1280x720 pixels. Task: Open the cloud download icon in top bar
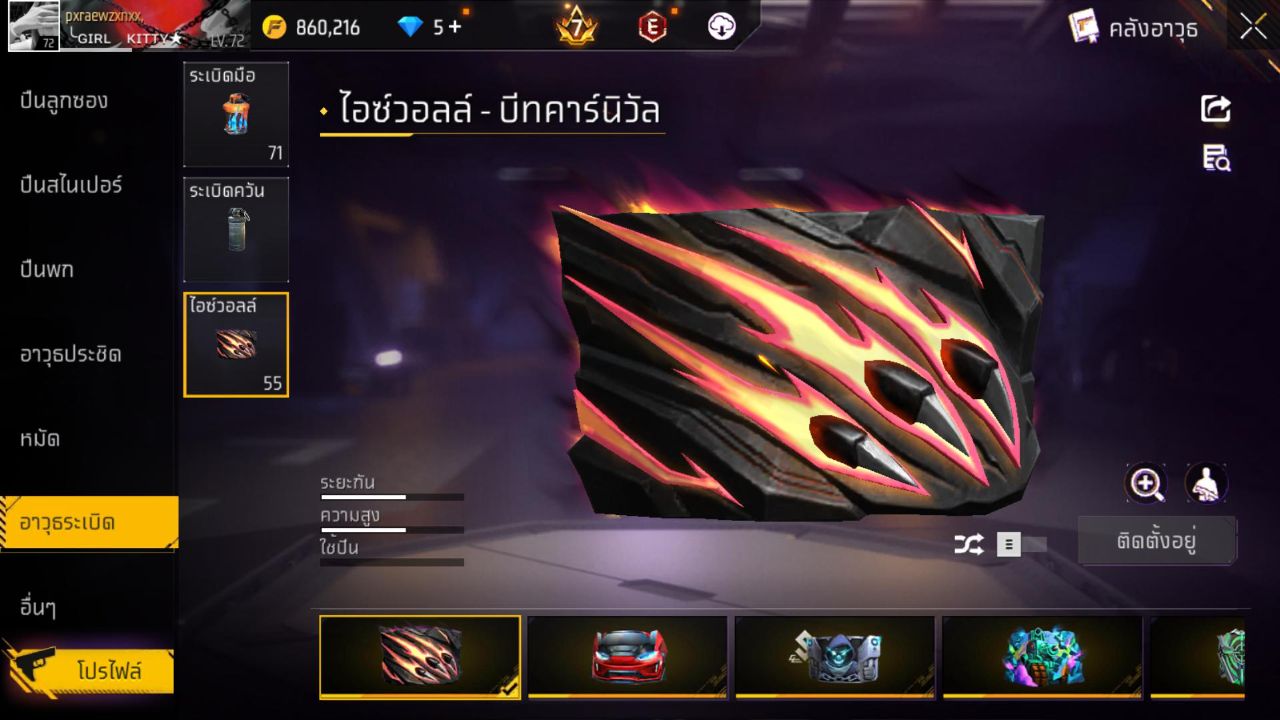(x=722, y=28)
